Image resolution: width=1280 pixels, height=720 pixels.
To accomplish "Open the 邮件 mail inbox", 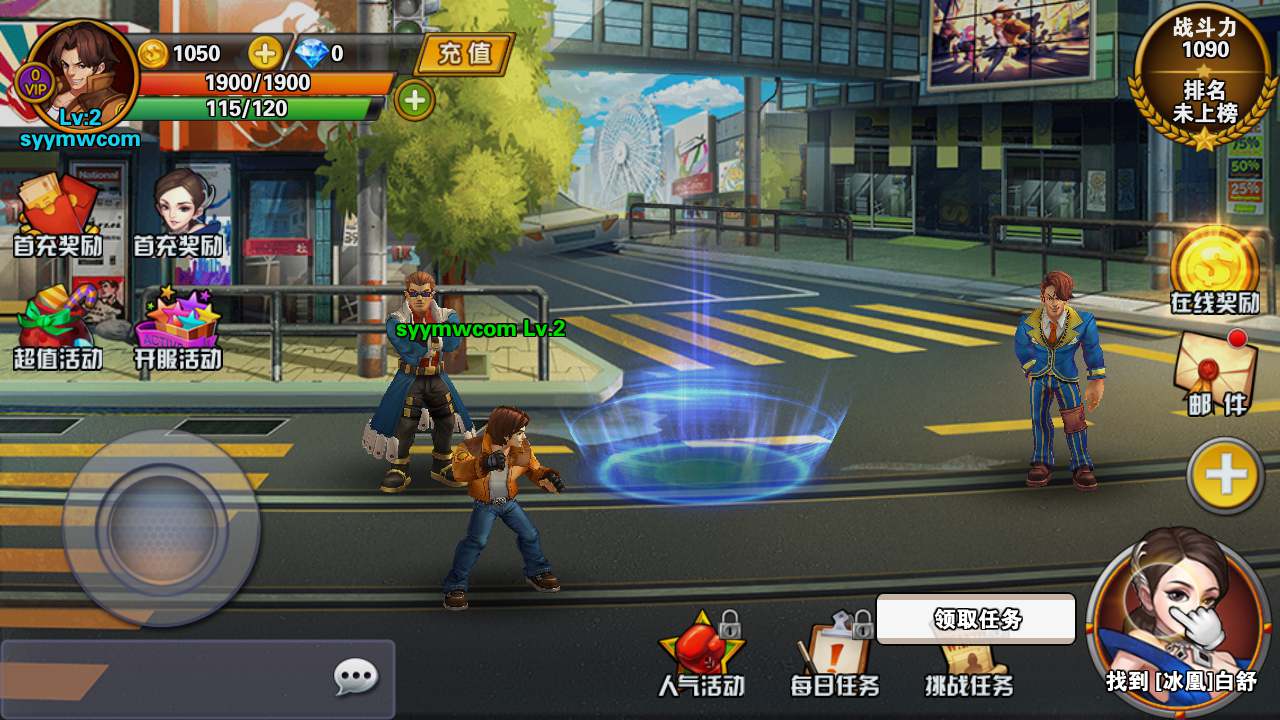I will 1216,372.
